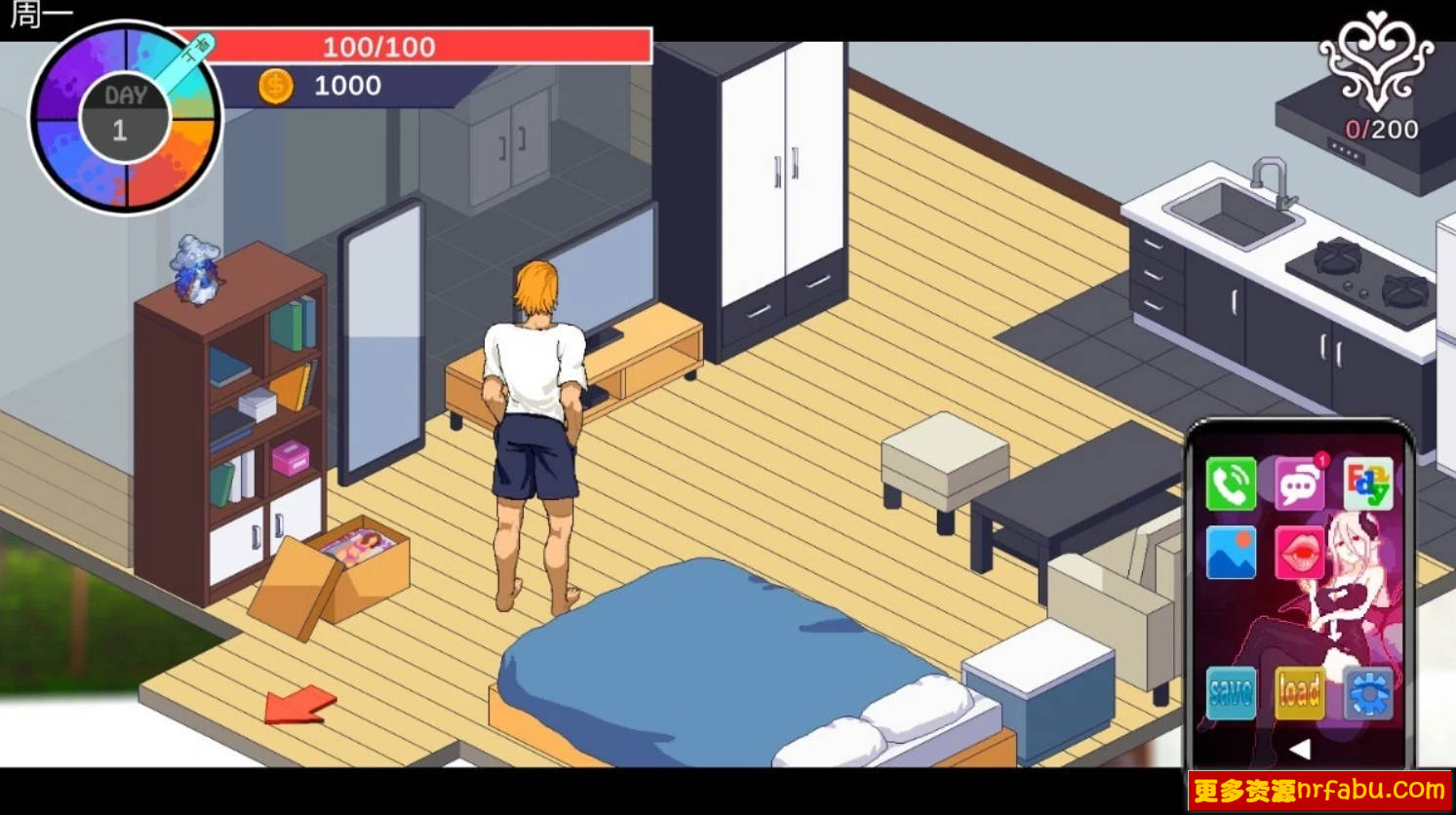Open the photo gallery app

coord(1233,550)
